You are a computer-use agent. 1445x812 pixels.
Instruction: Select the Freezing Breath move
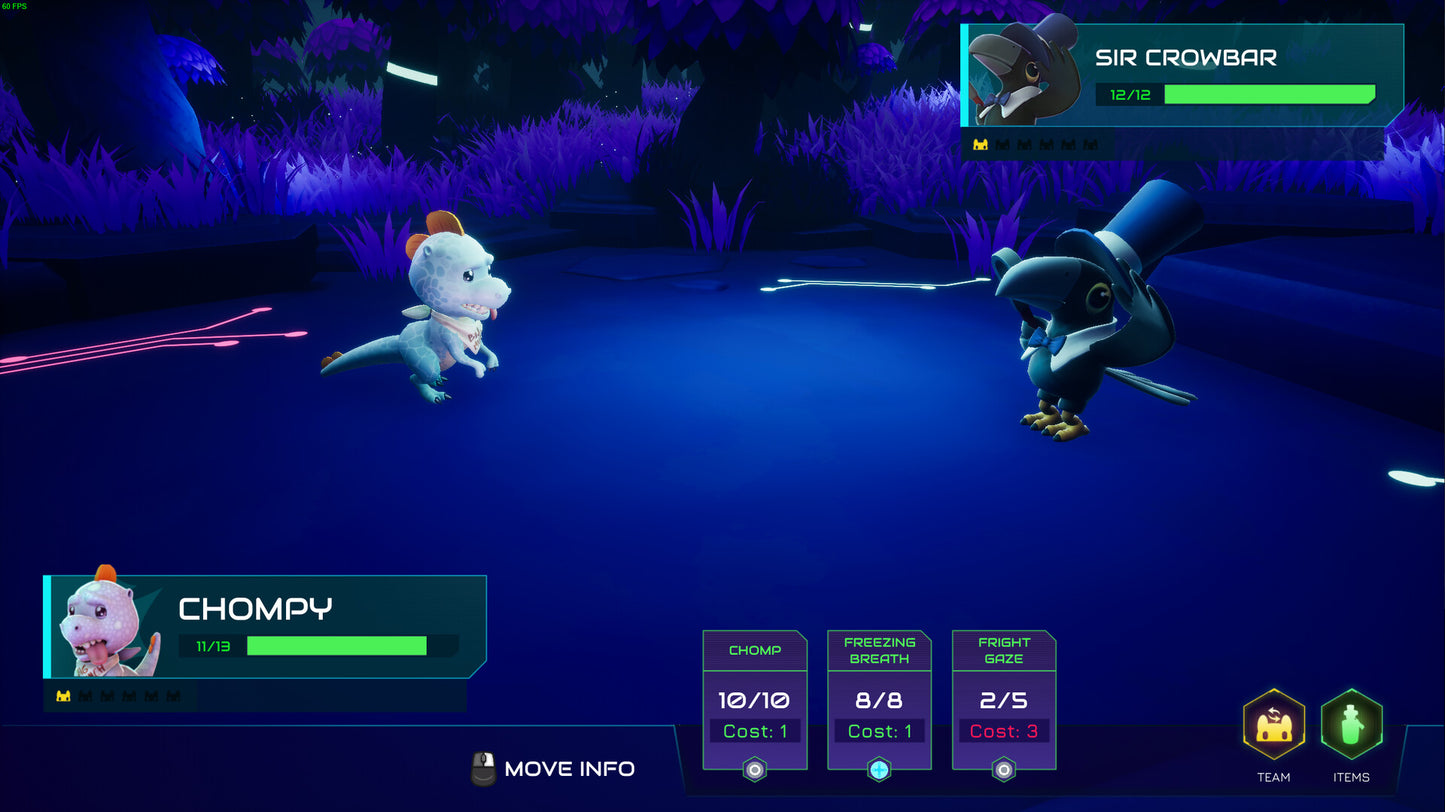coord(879,700)
